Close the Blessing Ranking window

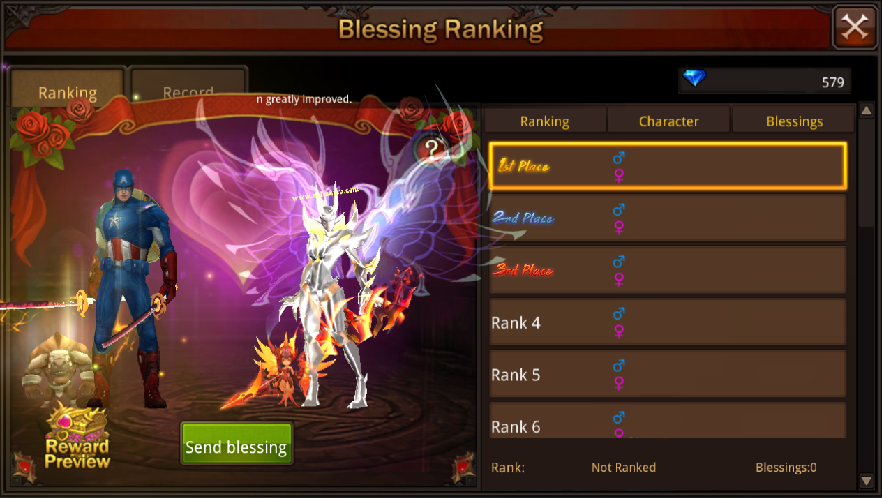[x=855, y=27]
